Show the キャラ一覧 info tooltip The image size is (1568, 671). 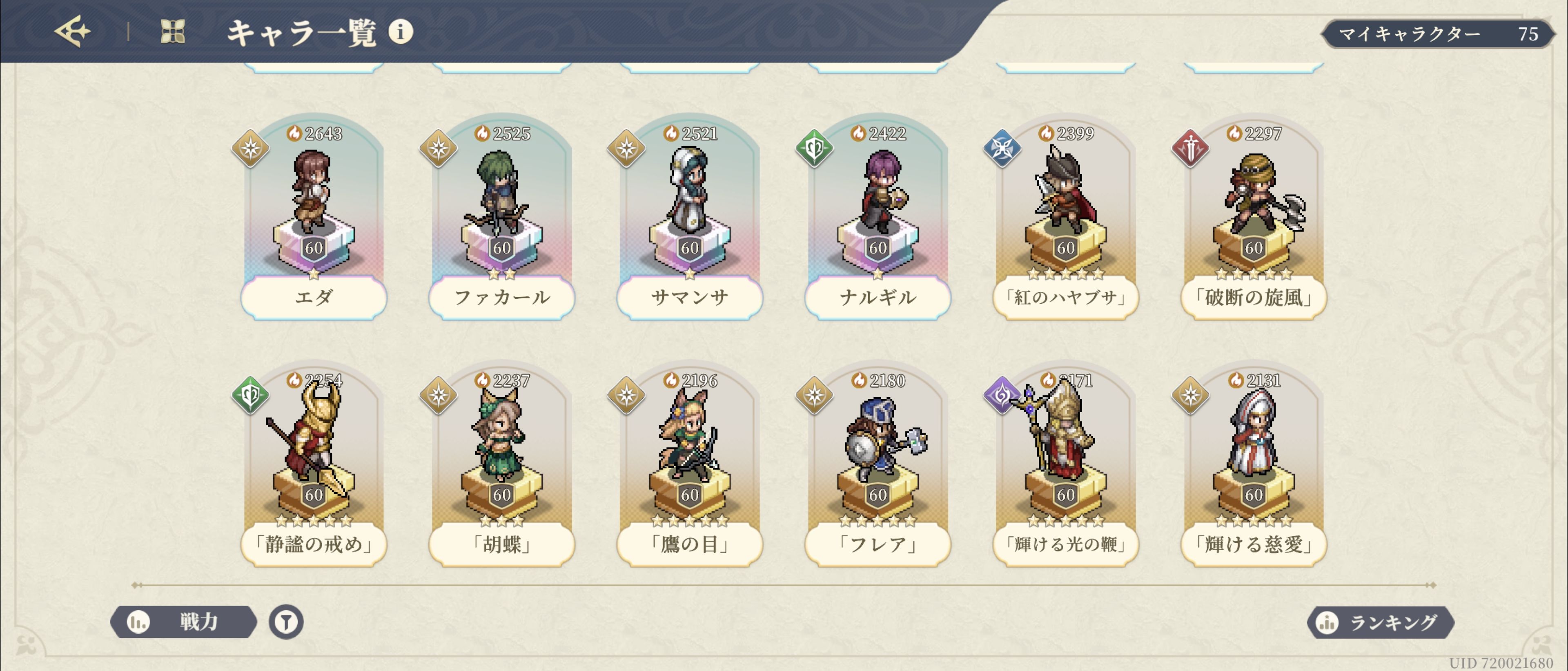point(401,32)
